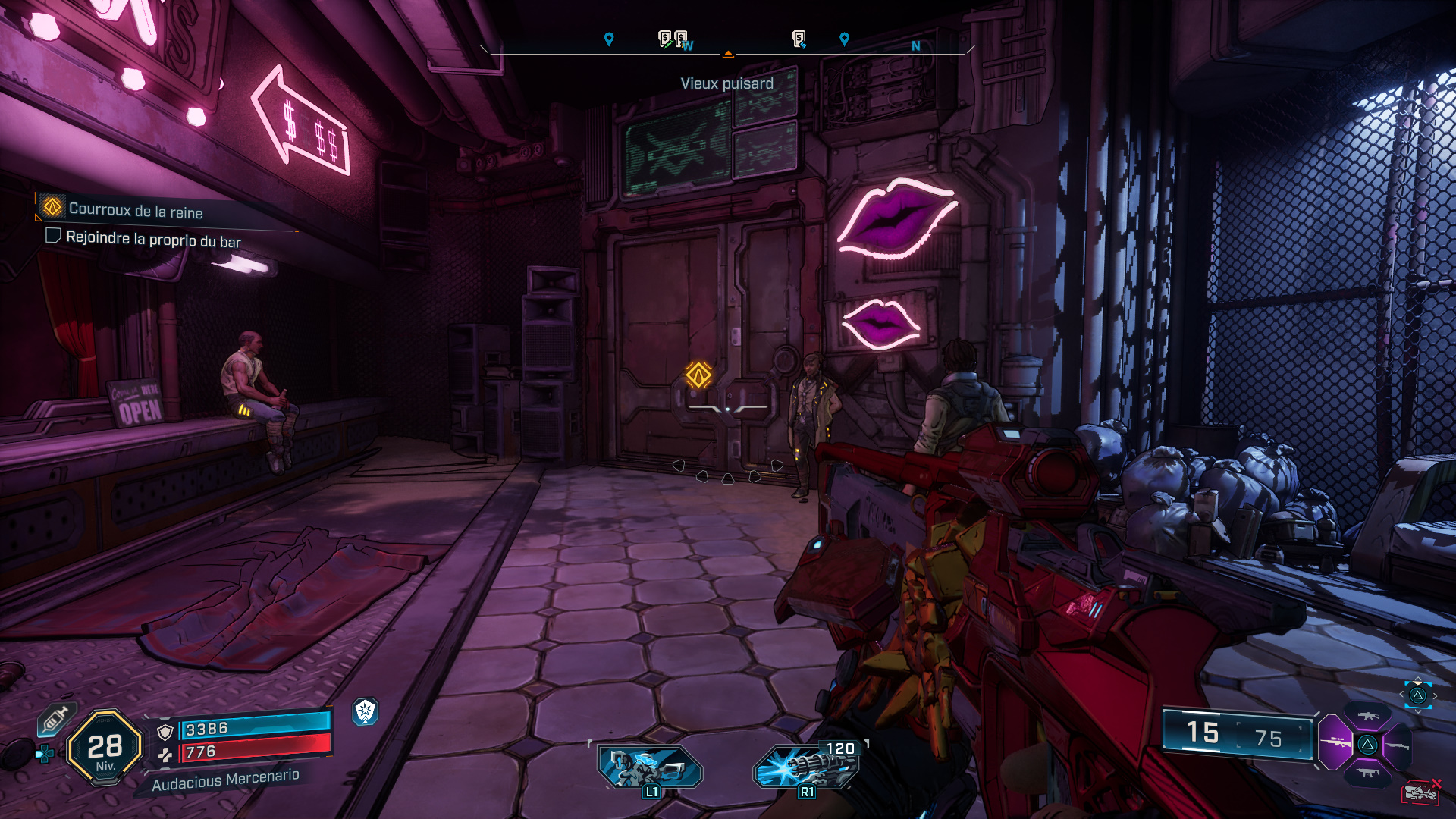Switch to the bottom SMG weapon slot

coord(1368,773)
